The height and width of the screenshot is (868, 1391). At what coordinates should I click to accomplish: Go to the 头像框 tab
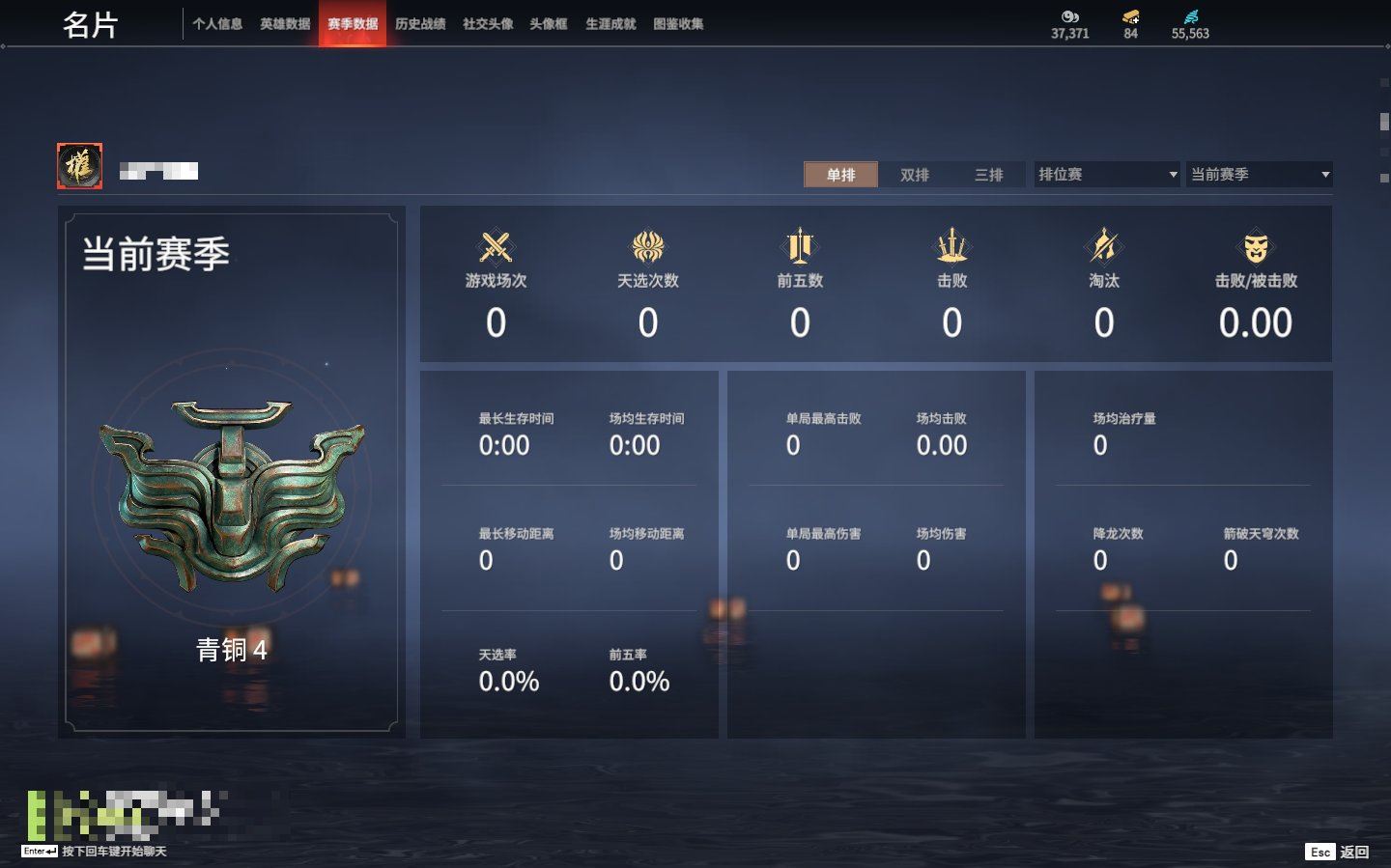click(x=549, y=24)
